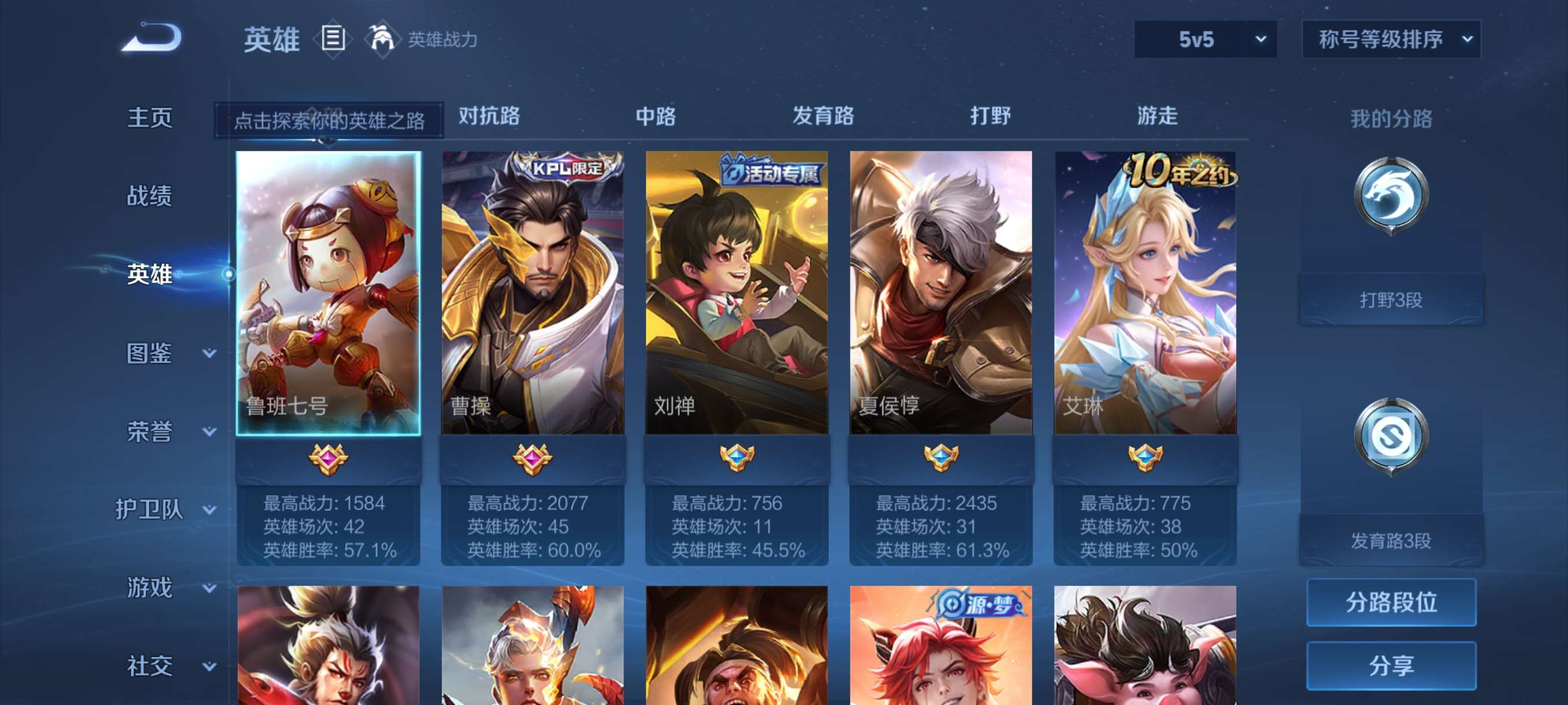Select the 游走 lane filter
The image size is (1568, 705).
click(1156, 116)
